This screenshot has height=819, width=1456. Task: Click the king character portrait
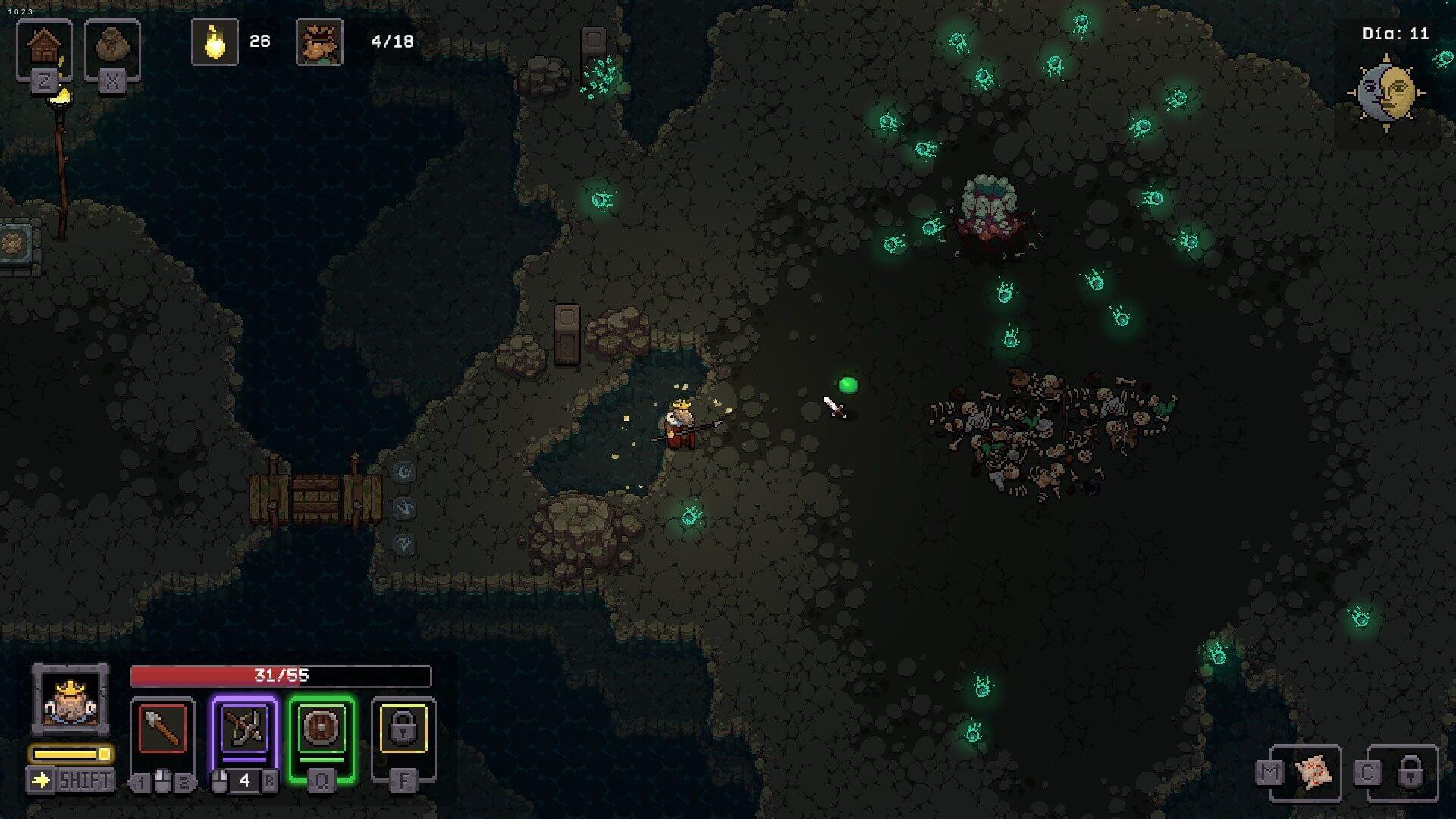[70, 699]
